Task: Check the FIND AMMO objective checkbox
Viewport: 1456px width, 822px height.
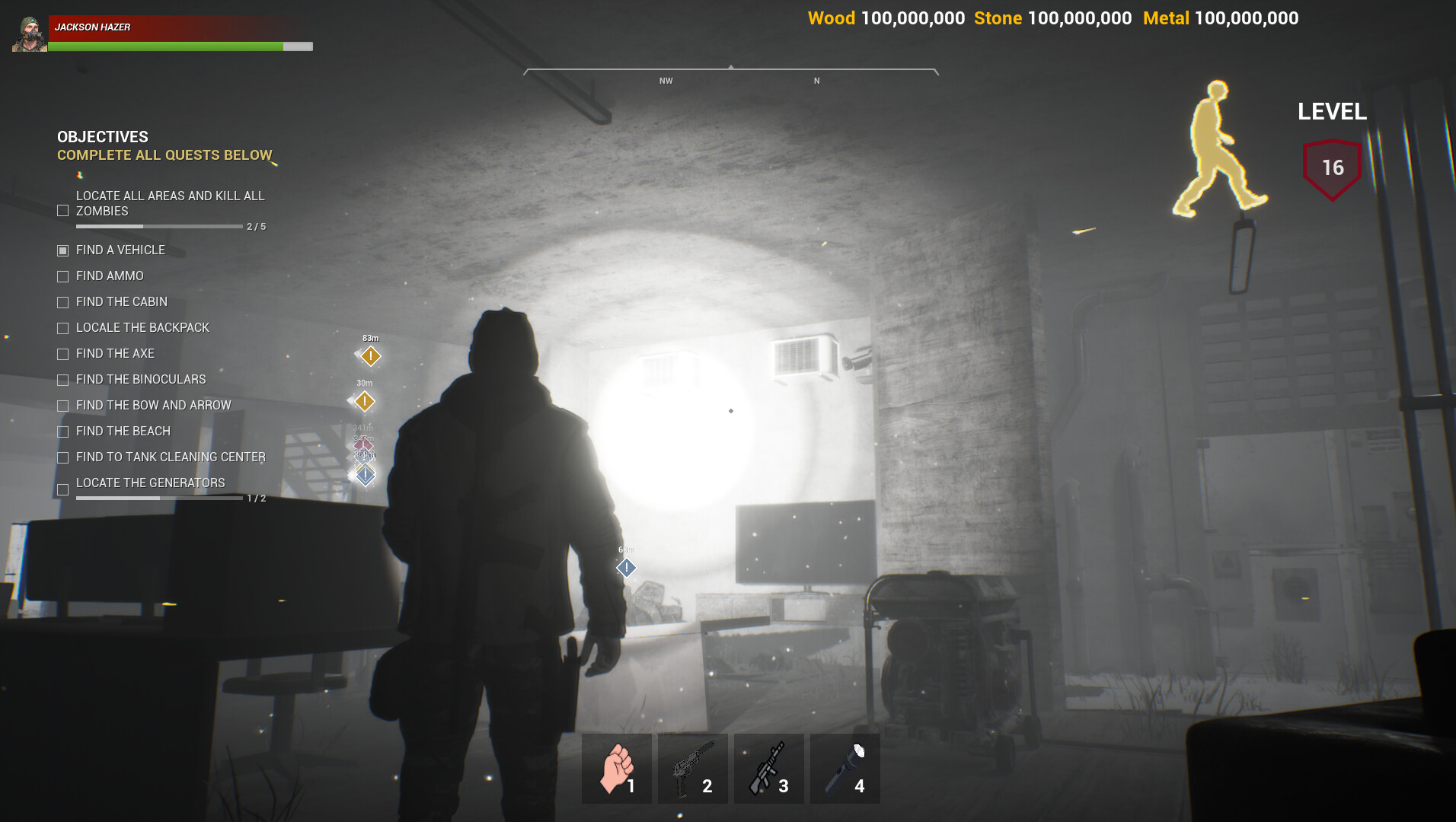Action: 62,276
